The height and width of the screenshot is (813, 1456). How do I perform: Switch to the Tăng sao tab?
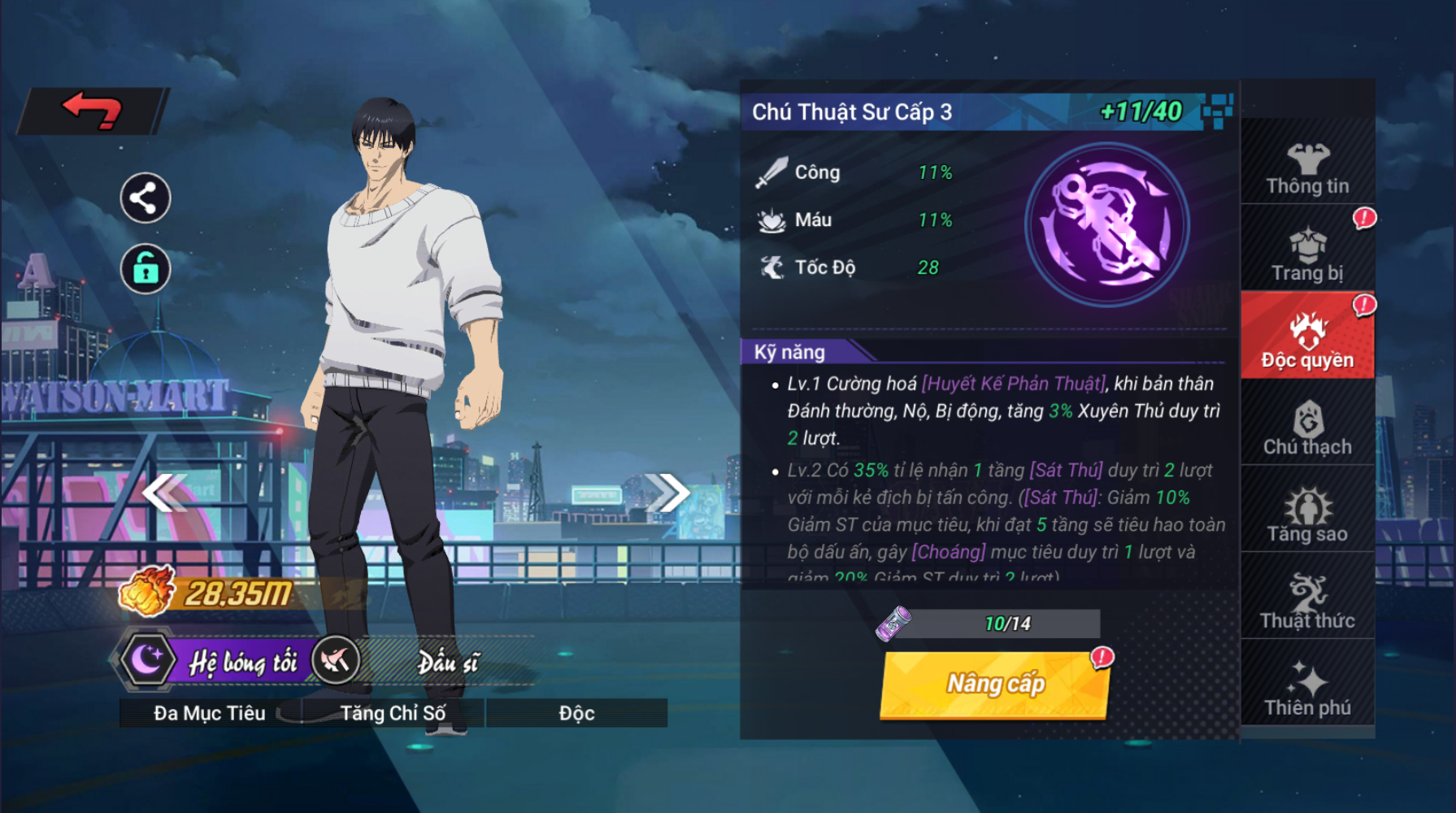pos(1307,515)
